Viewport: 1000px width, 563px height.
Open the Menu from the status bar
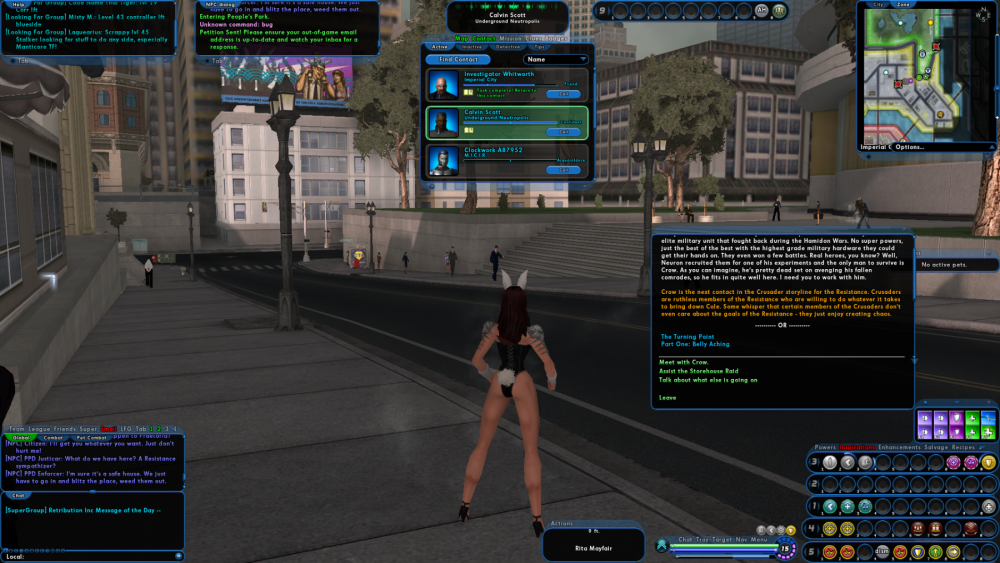pos(758,539)
